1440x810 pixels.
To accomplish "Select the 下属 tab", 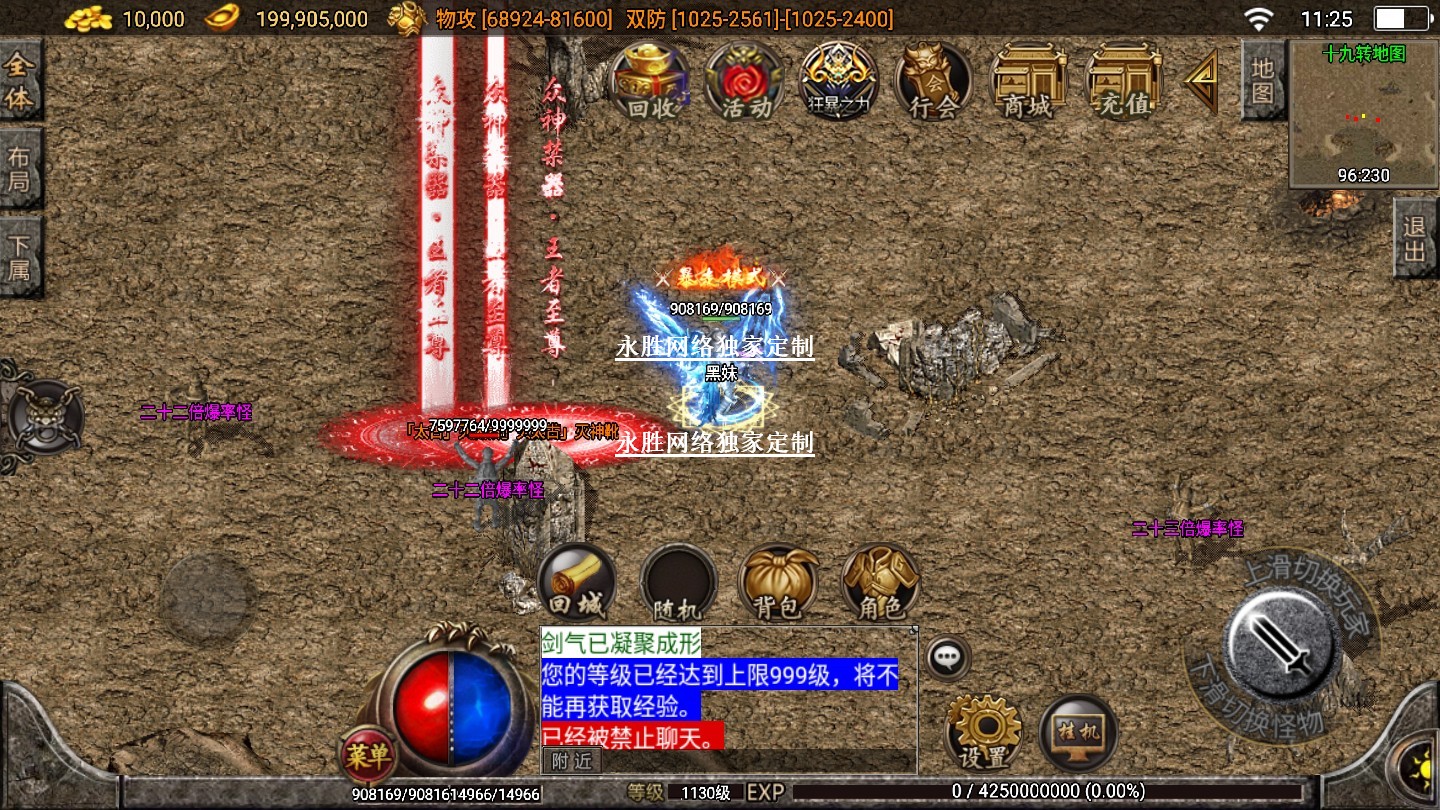I will [20, 256].
